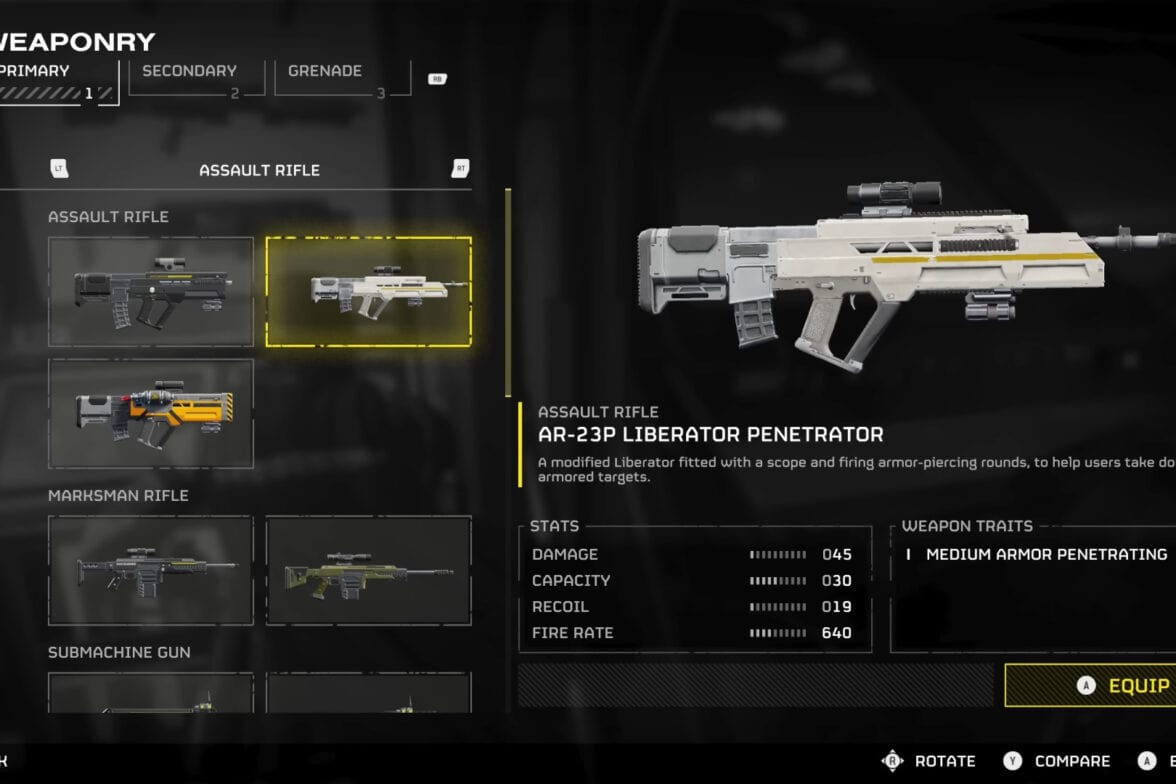The image size is (1176, 784).
Task: Select the orange and yellow assault rifle
Action: pyautogui.click(x=151, y=413)
